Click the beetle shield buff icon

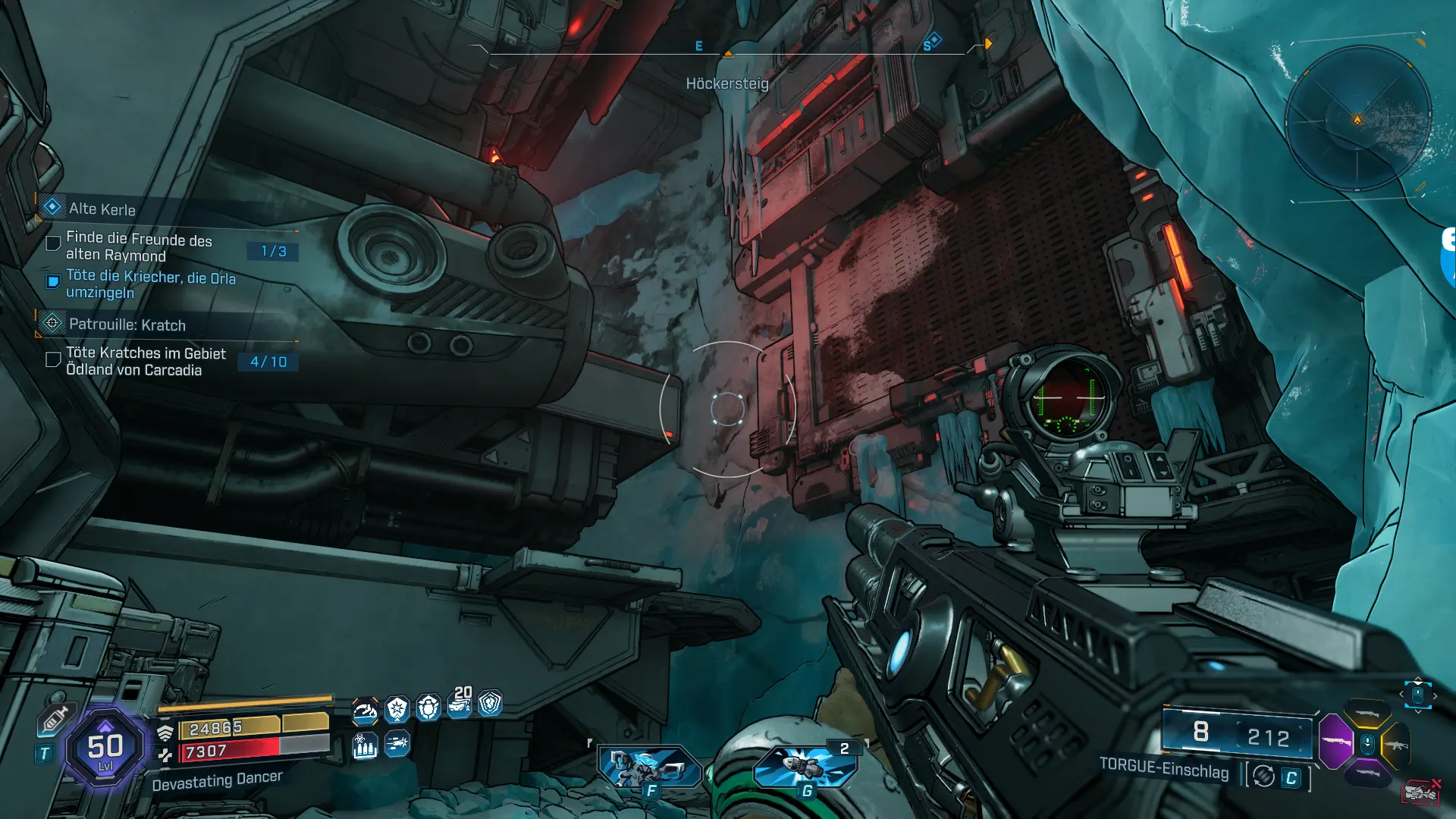pos(428,708)
